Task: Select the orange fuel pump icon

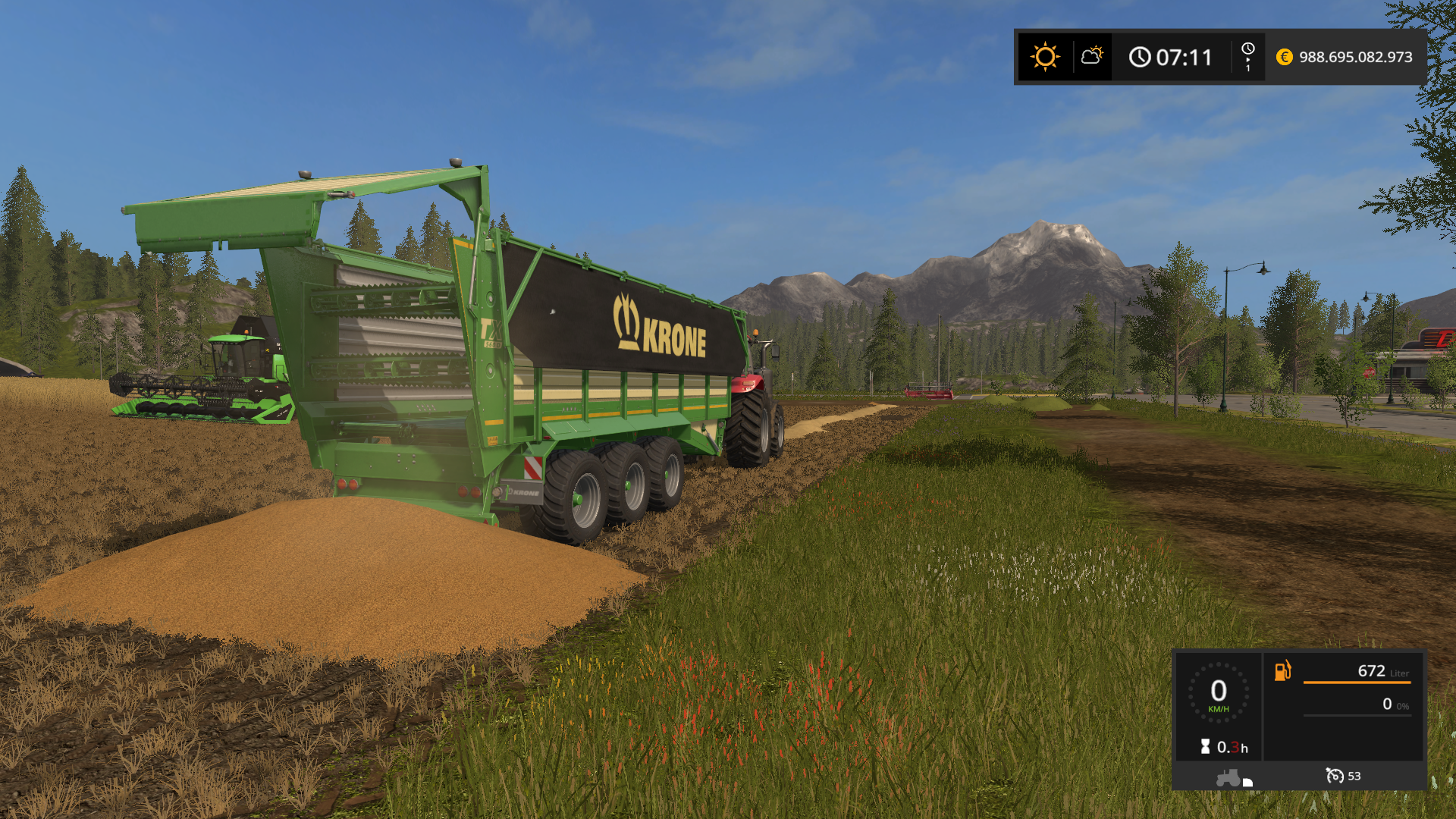Action: 1282,670
